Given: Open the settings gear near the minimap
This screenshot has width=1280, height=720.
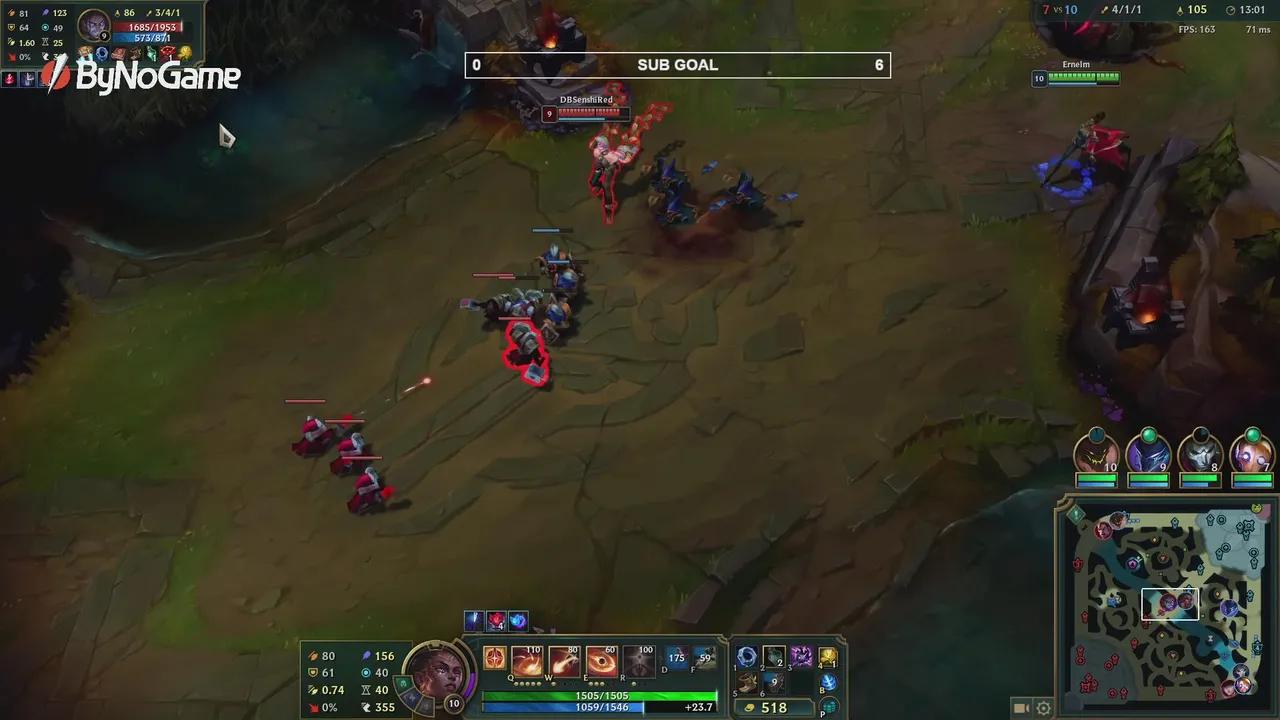Looking at the screenshot, I should [x=1044, y=708].
